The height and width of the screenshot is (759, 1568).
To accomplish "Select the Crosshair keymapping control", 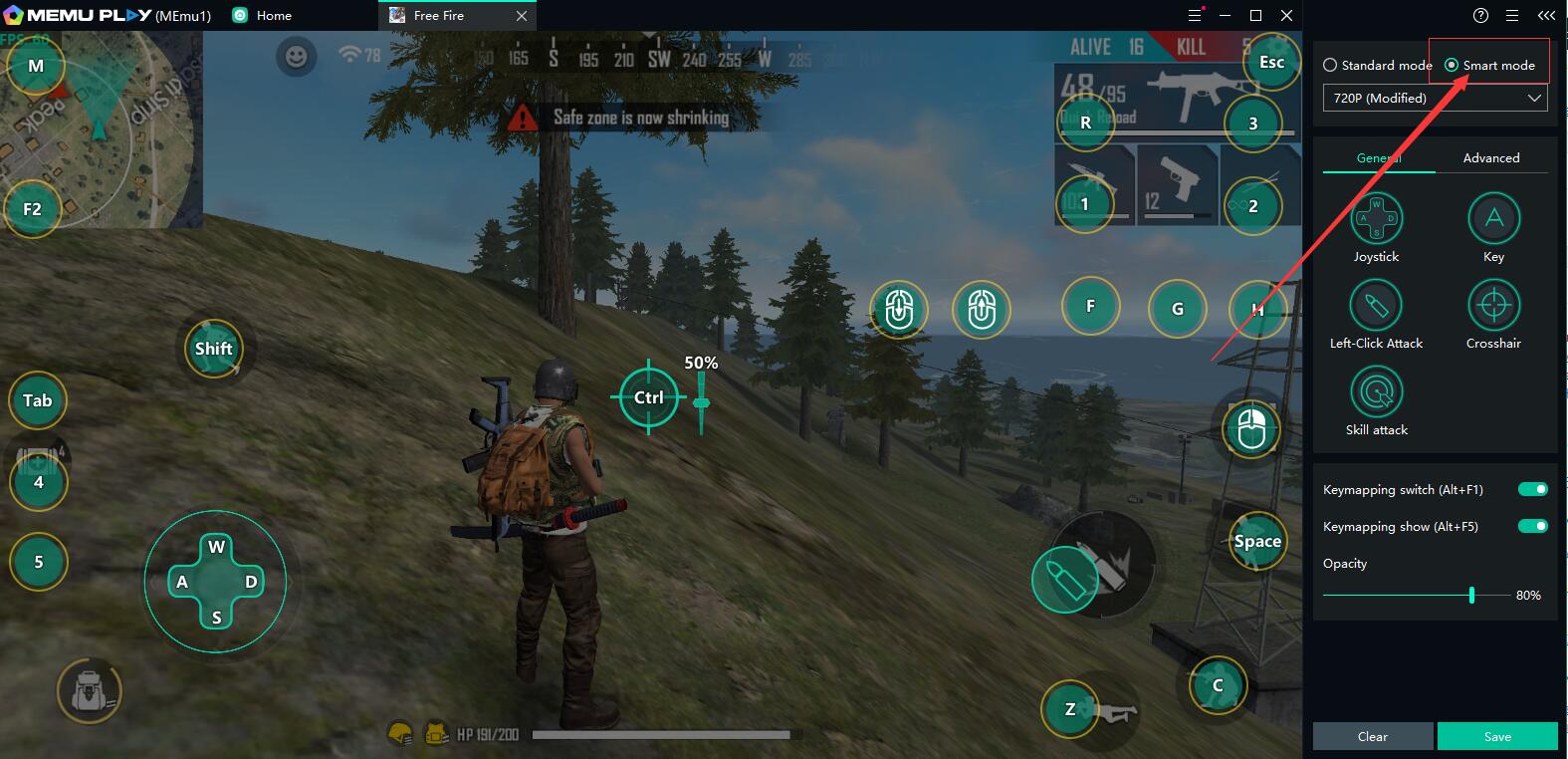I will (1493, 305).
